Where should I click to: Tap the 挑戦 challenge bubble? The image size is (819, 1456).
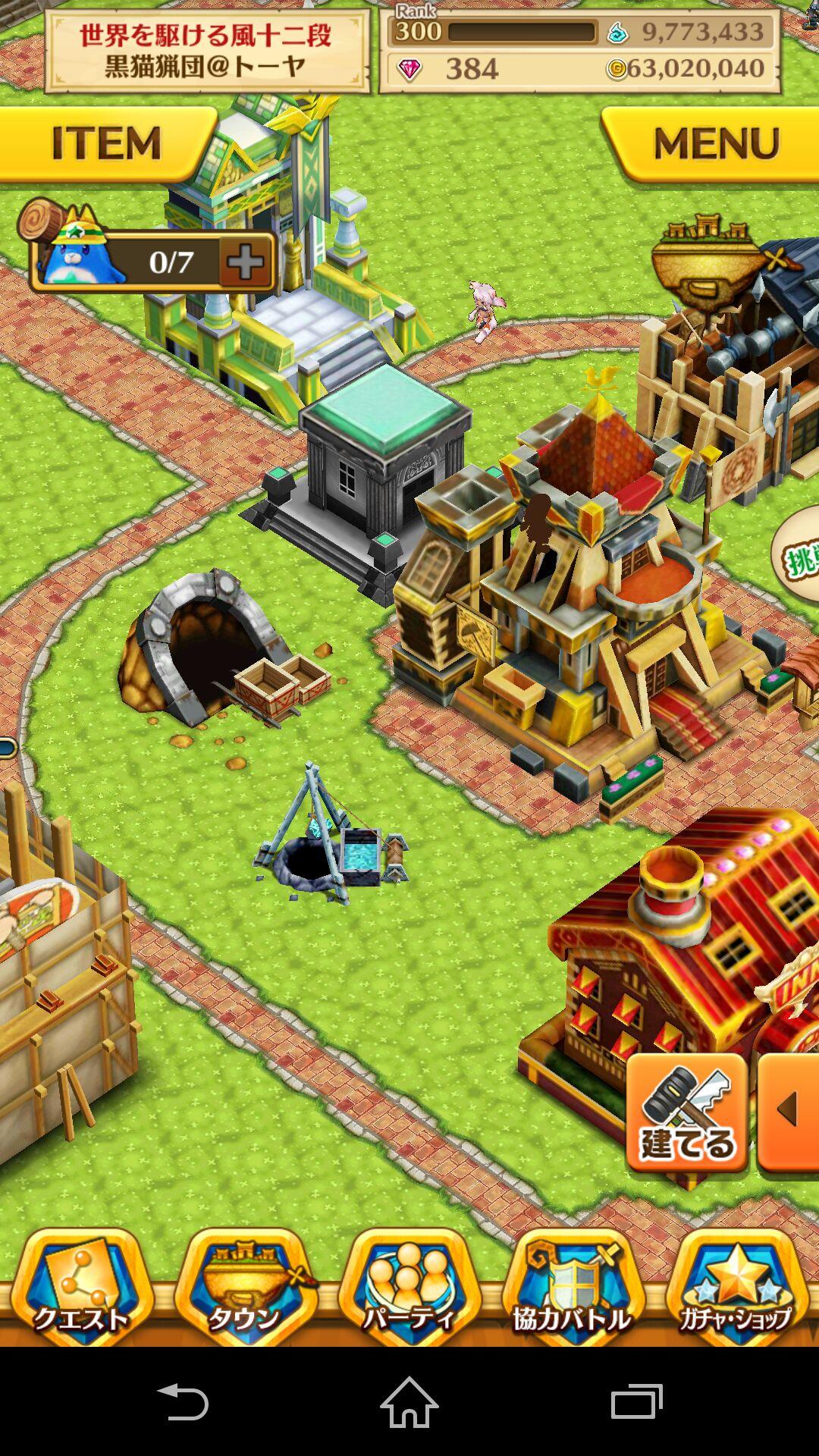(x=798, y=555)
